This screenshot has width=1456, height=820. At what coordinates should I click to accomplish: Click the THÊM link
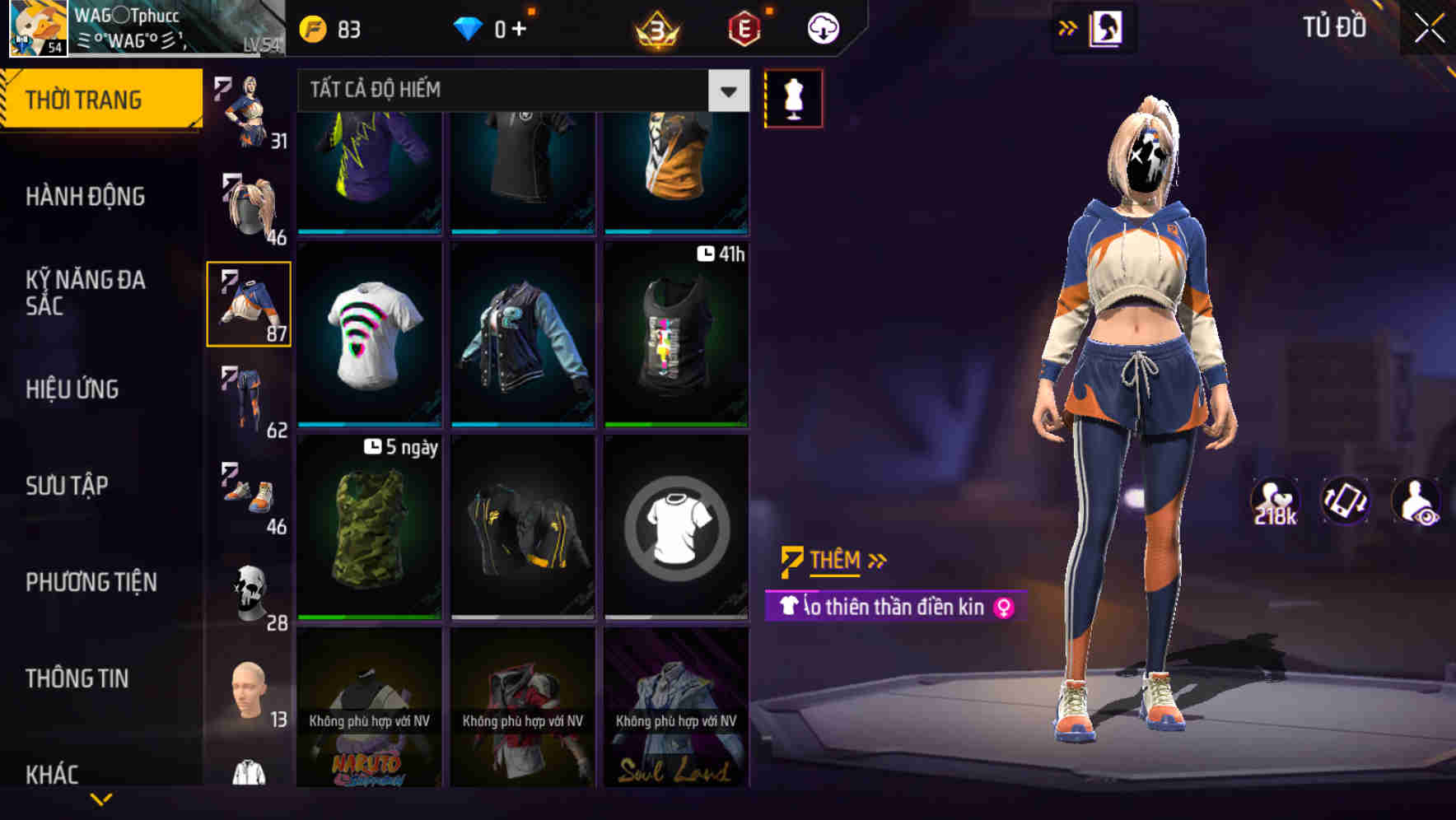[x=834, y=561]
